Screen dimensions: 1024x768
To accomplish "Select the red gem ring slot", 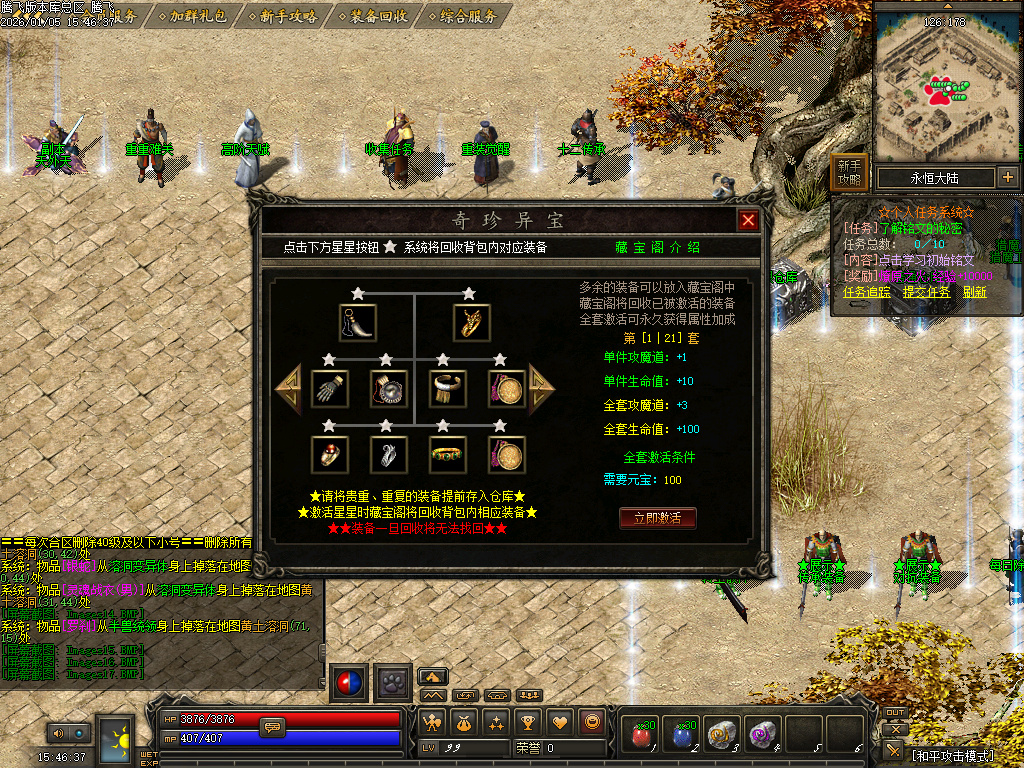I will pos(328,454).
